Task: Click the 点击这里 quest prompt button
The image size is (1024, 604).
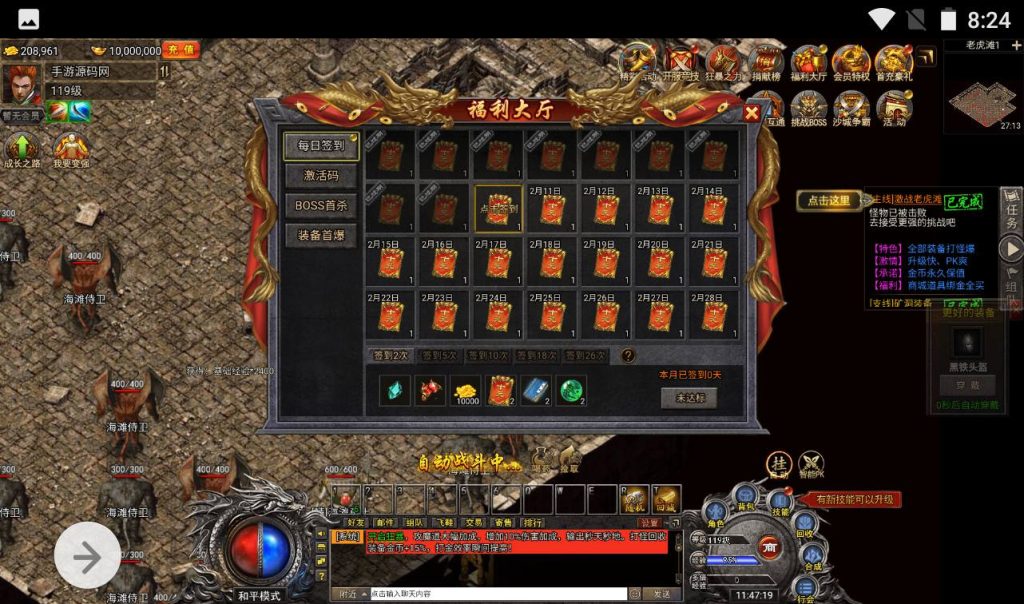Action: coord(828,200)
